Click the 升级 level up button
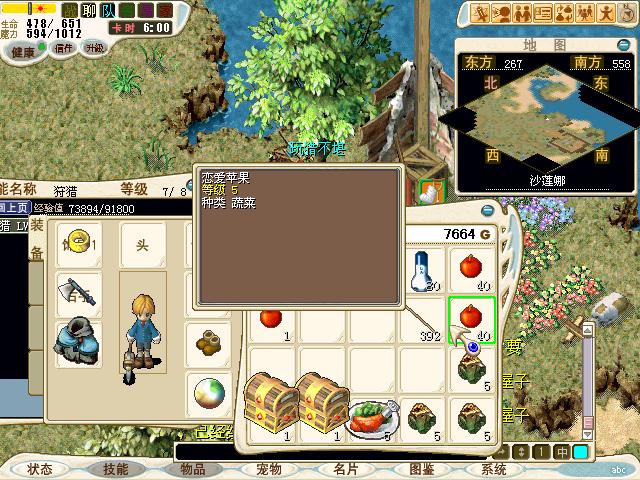The height and width of the screenshot is (480, 640). (95, 47)
